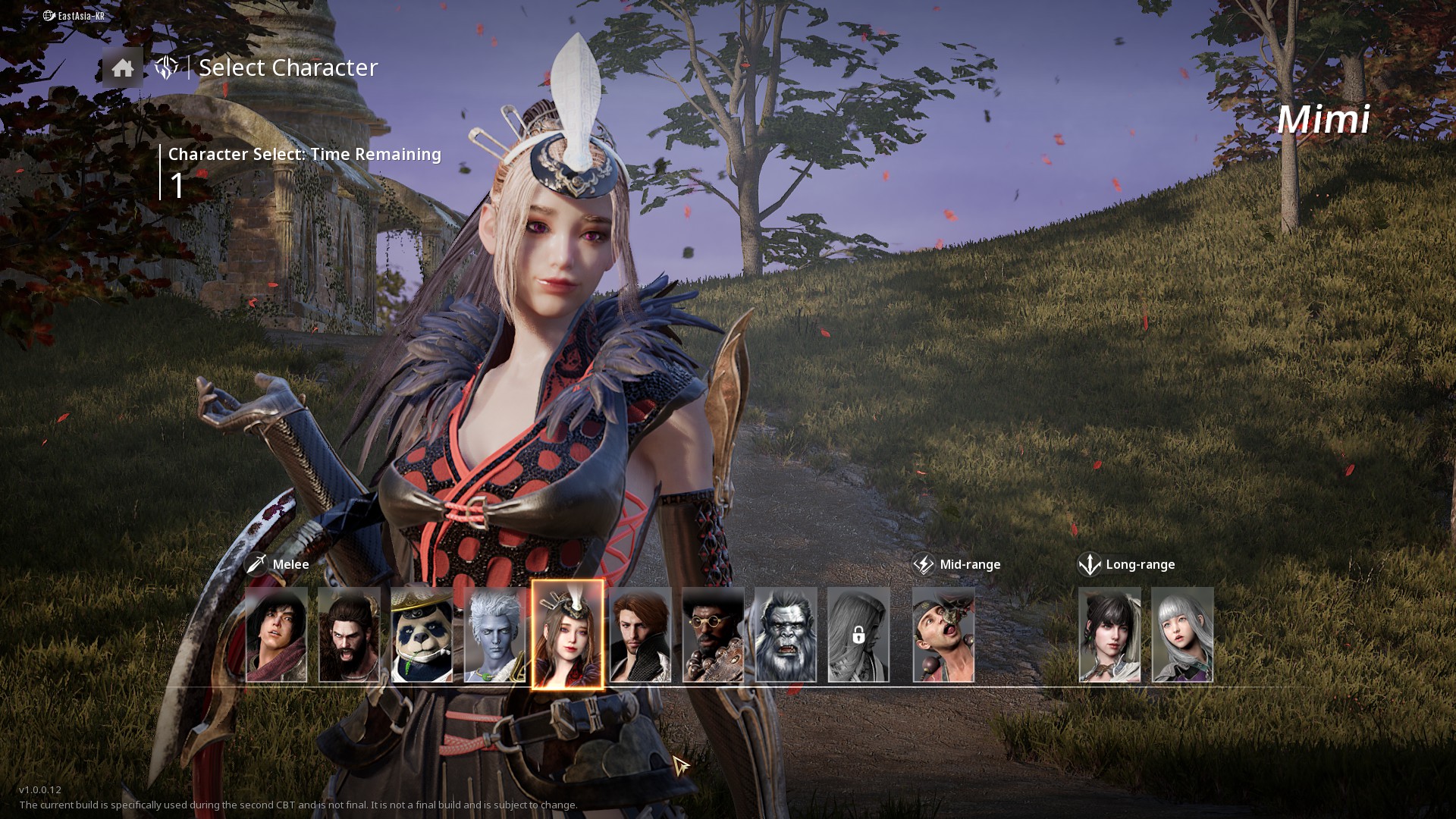Pick the silver-haired long-range girl portrait
Viewport: 1456px width, 819px height.
tap(1182, 635)
